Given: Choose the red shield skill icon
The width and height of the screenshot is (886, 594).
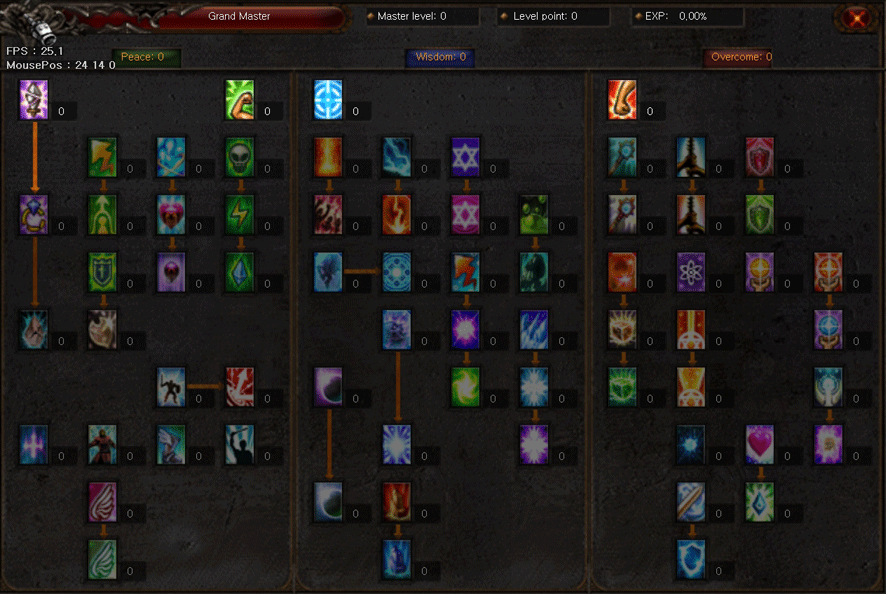Looking at the screenshot, I should coord(760,157).
